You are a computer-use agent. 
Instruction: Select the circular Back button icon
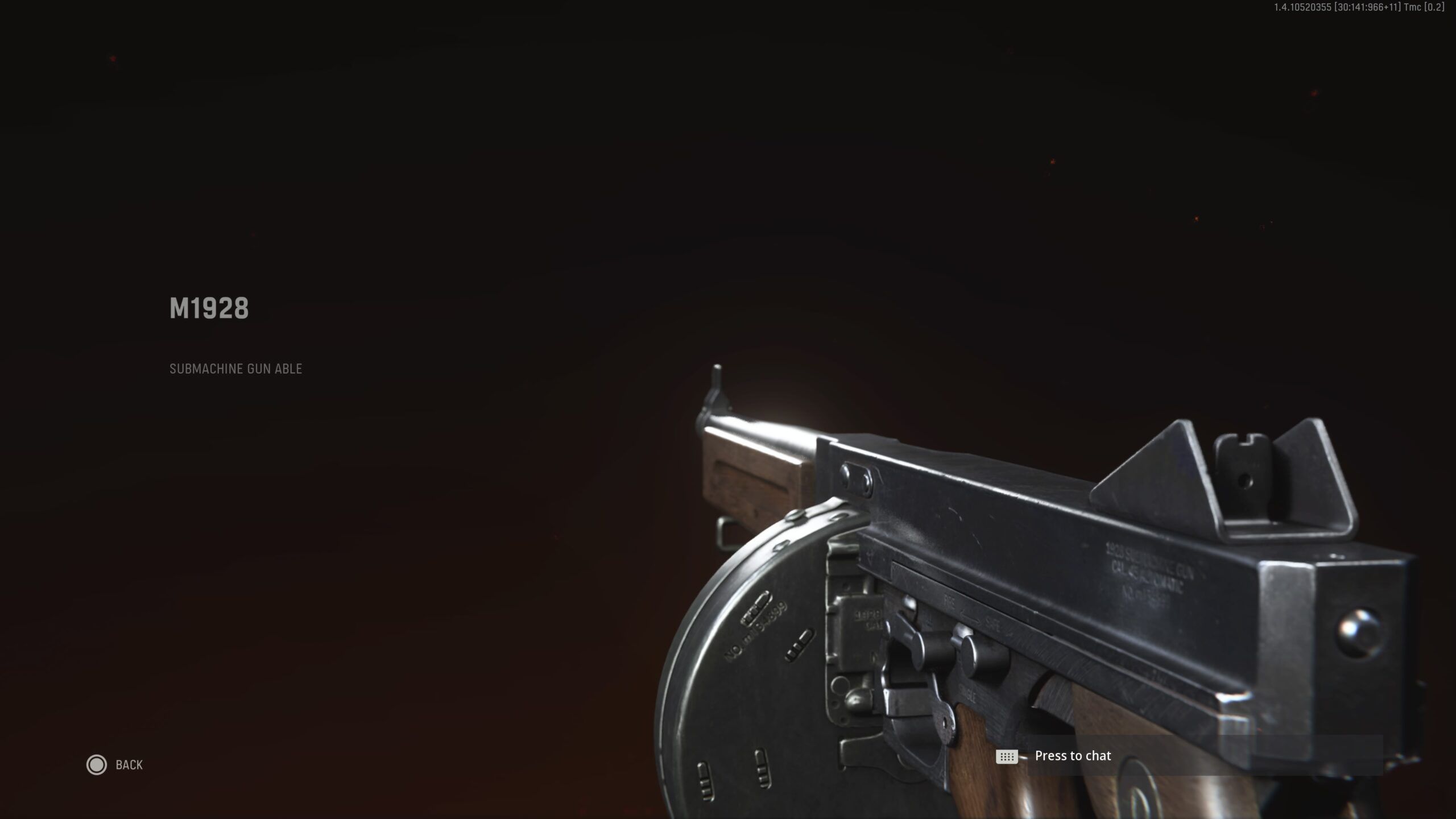(97, 765)
